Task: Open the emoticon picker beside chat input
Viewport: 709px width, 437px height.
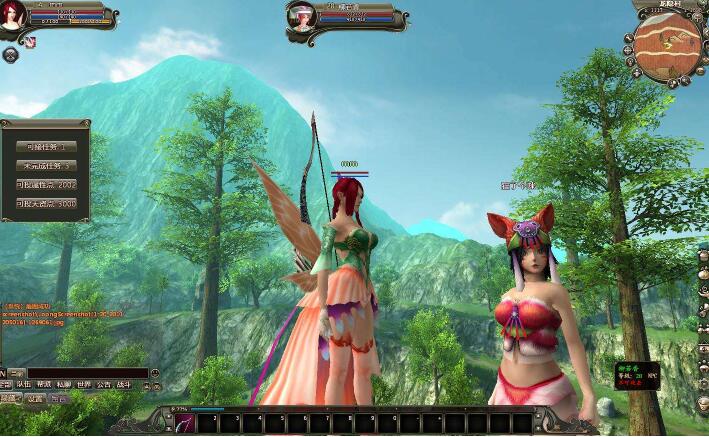Action: click(157, 373)
